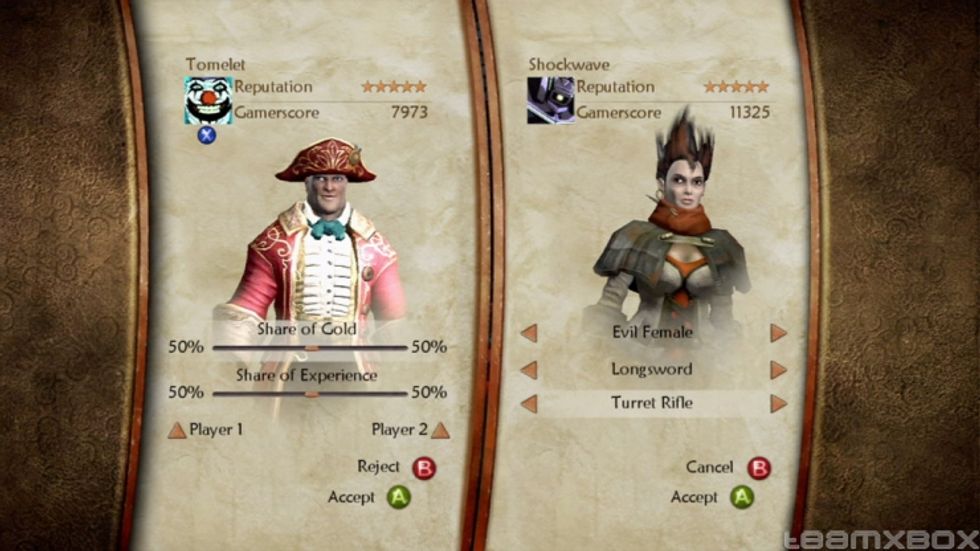Viewport: 980px width, 551px height.
Task: Select the Evil Female character row
Action: 653,333
